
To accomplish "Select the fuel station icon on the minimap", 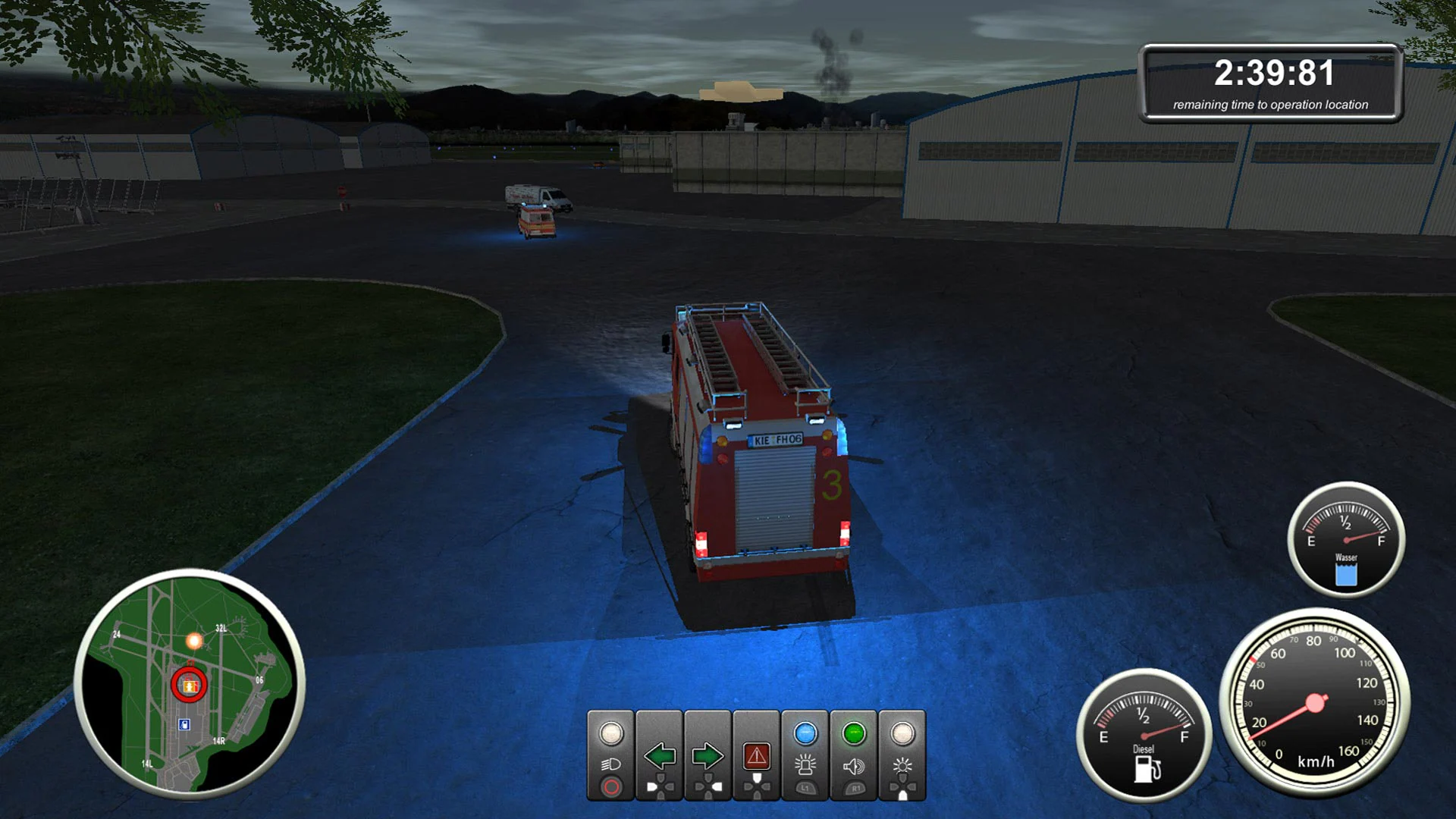I will 184,724.
